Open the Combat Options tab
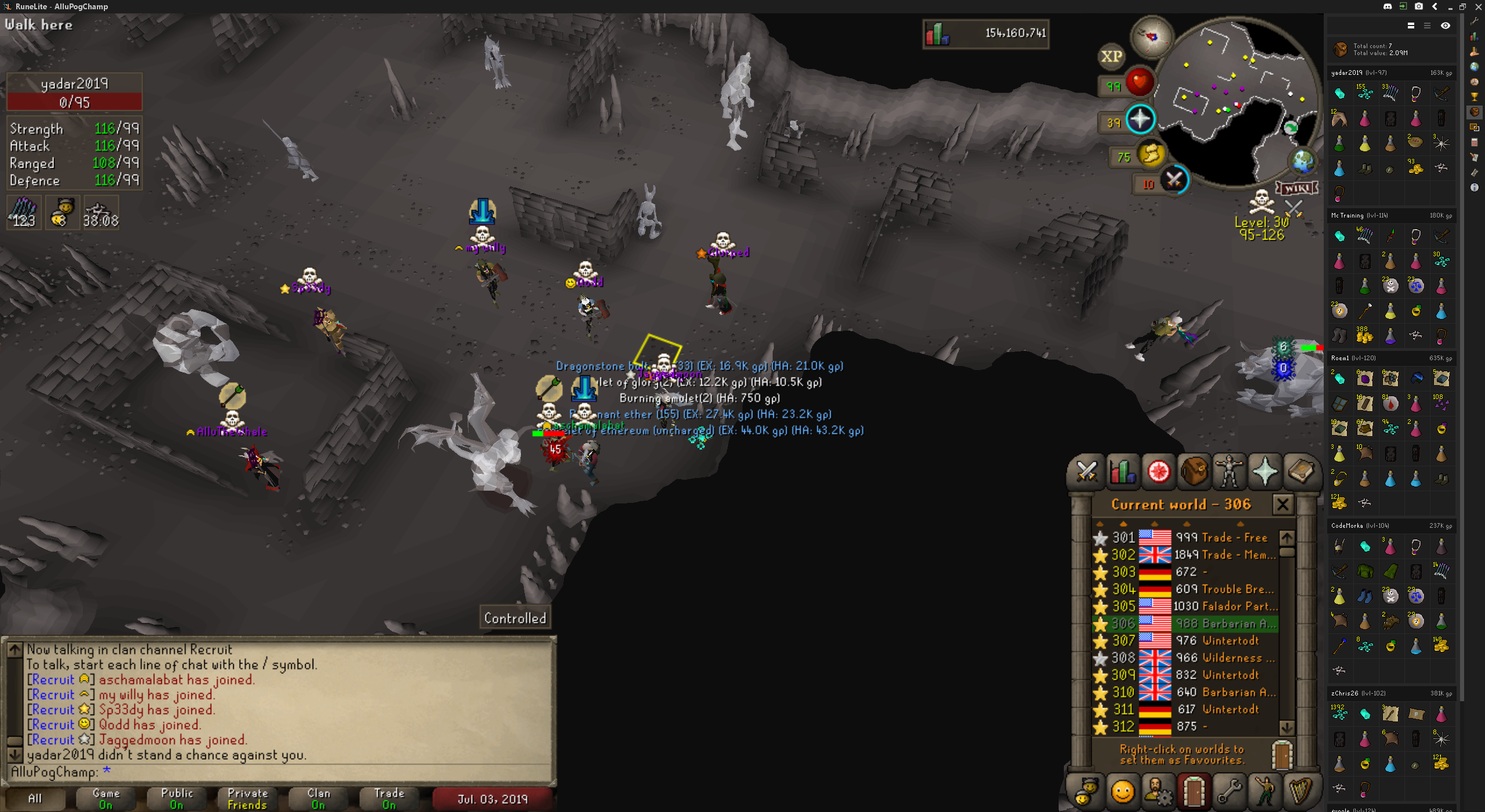 point(1086,471)
